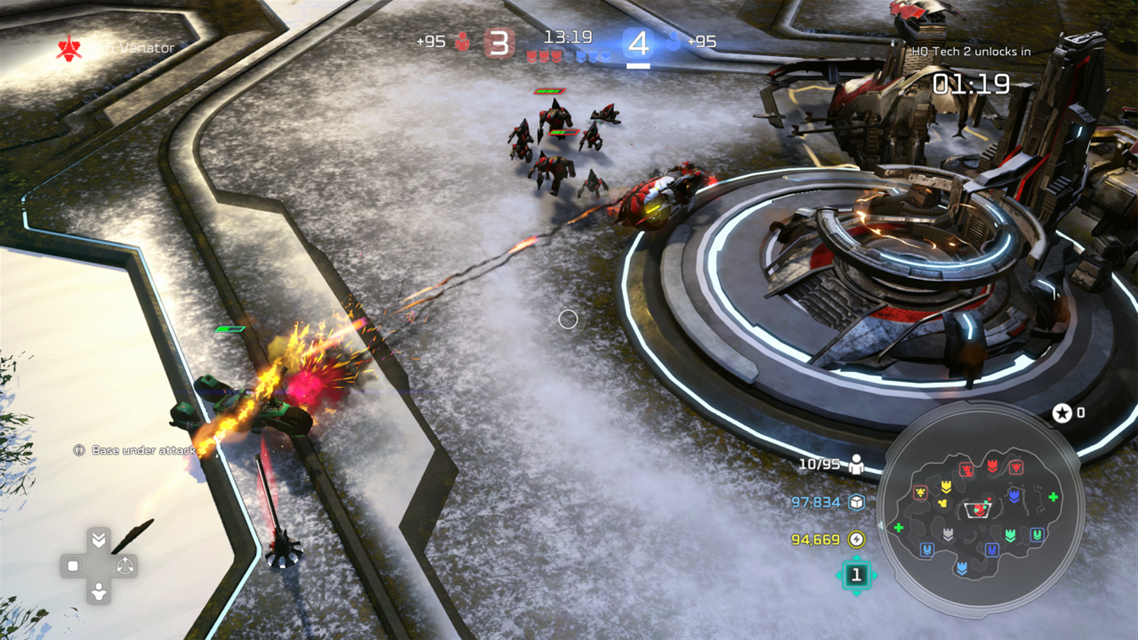
Task: Open leader powers via the star icon
Action: 1062,412
